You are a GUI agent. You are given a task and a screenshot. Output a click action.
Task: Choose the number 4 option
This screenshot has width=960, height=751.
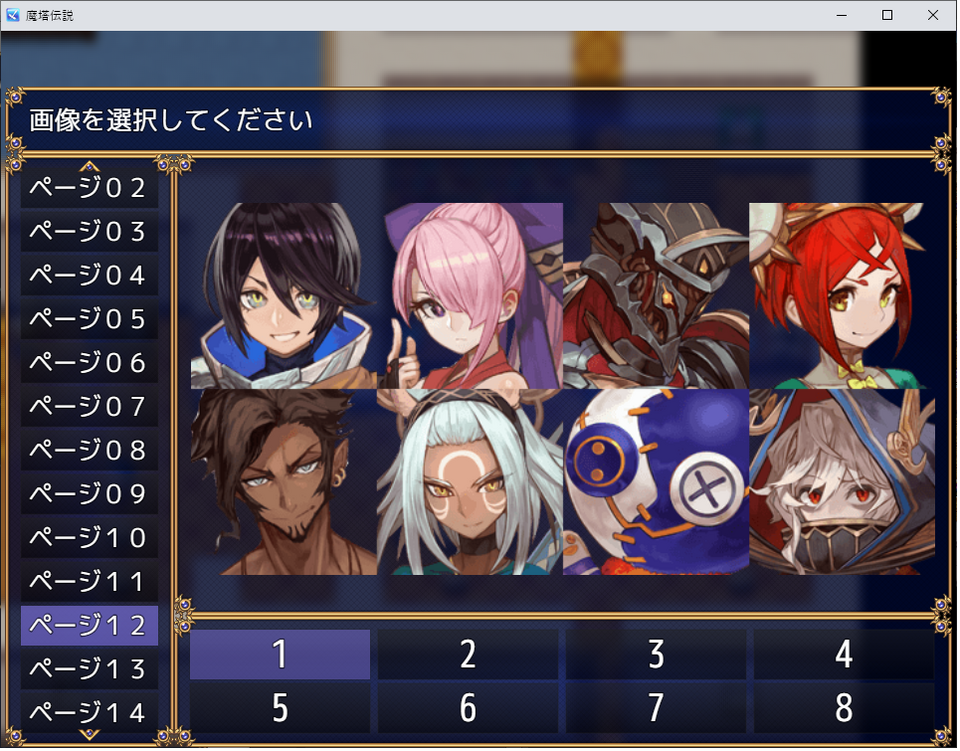coord(843,655)
